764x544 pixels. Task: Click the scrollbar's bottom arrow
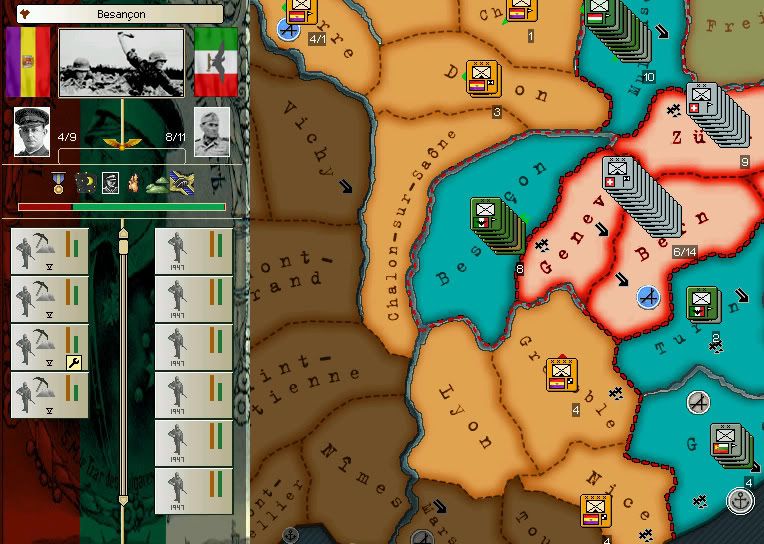[x=124, y=498]
